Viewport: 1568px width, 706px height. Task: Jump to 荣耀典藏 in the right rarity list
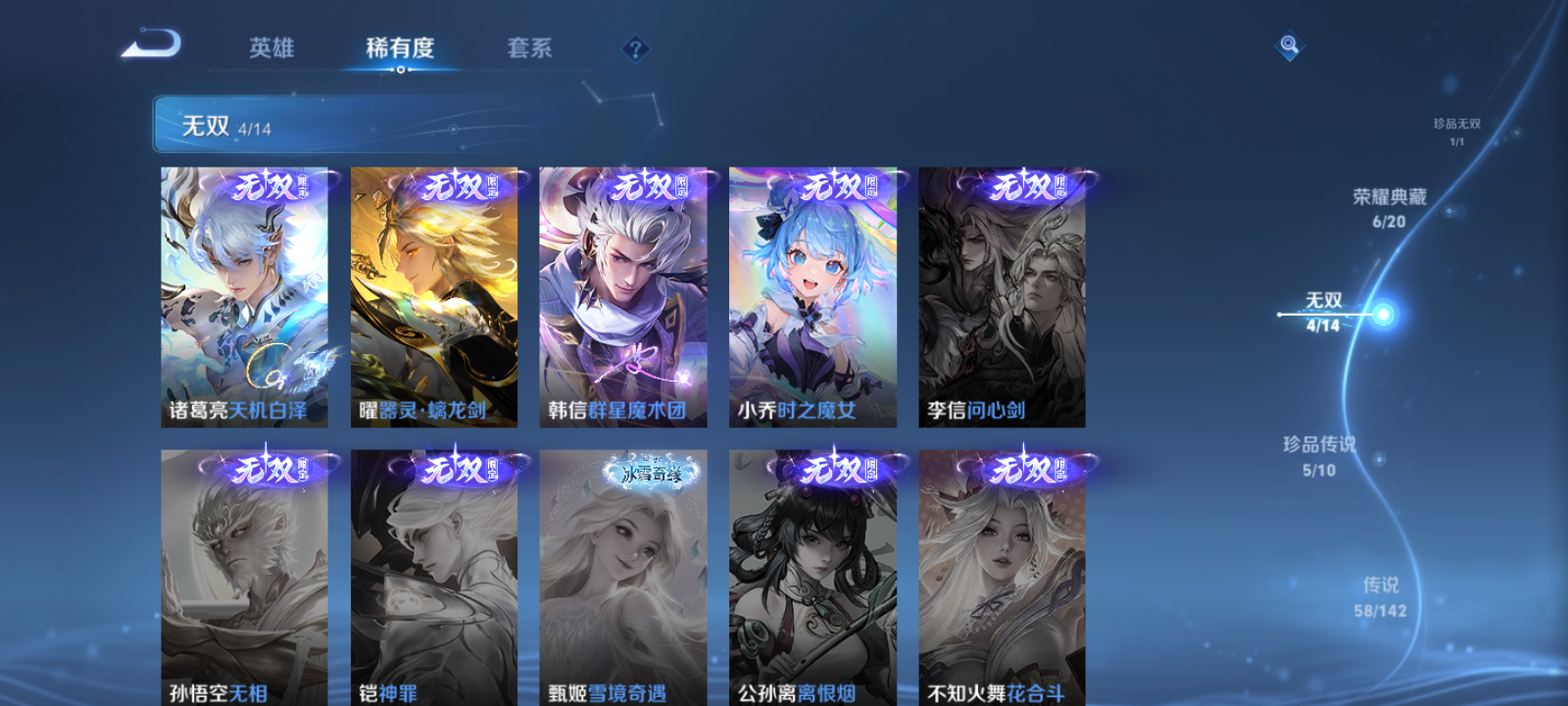point(1388,206)
